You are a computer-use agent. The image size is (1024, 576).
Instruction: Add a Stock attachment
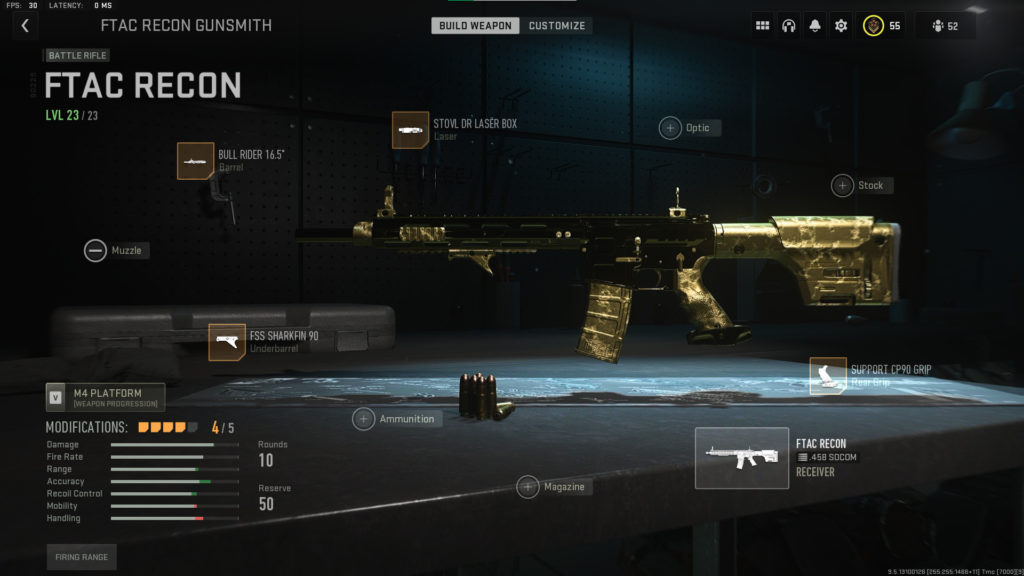pos(843,185)
